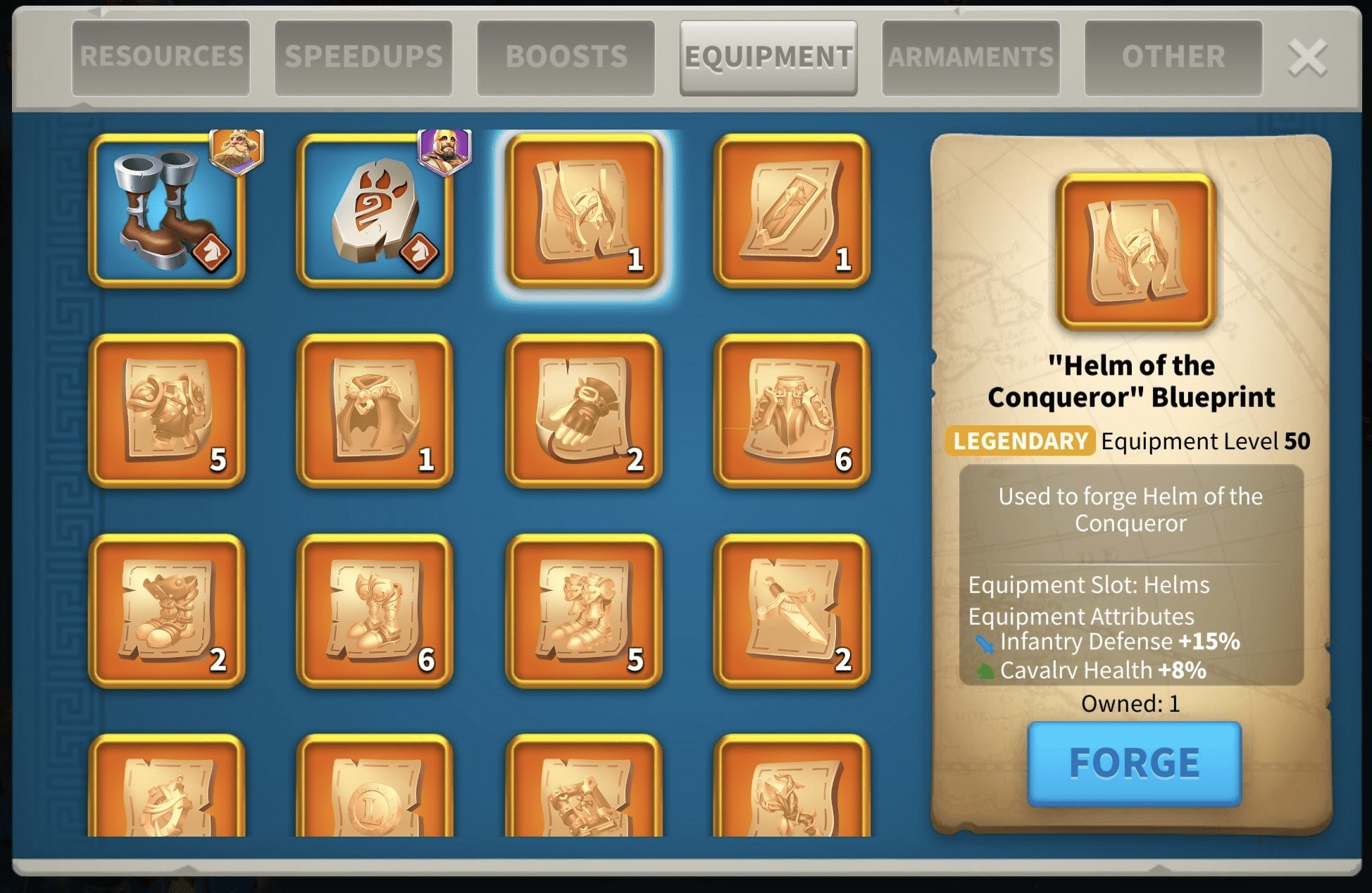
Task: Click the coin medallion blueprint
Action: coord(375,789)
